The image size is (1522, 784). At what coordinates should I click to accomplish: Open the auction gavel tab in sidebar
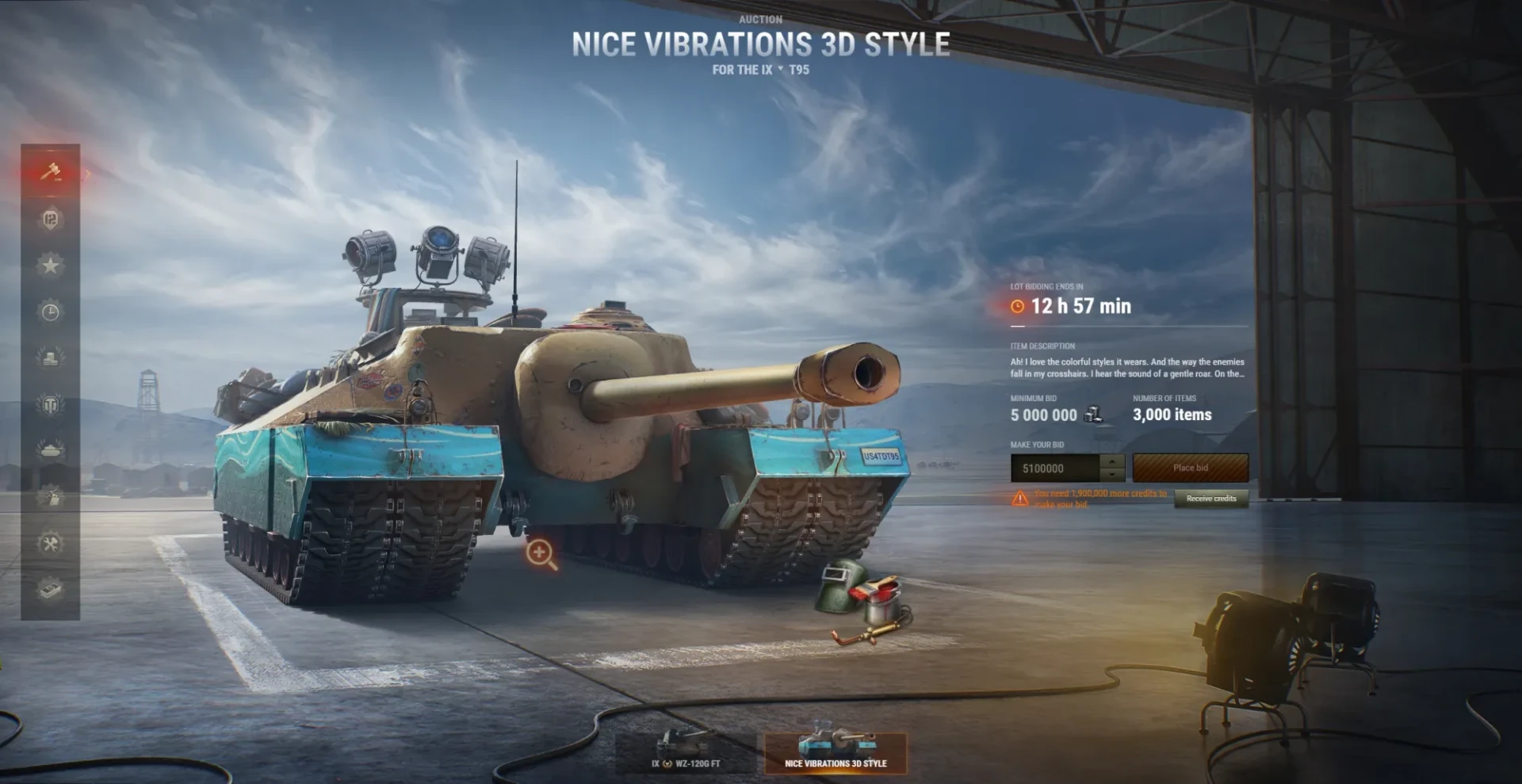click(50, 172)
